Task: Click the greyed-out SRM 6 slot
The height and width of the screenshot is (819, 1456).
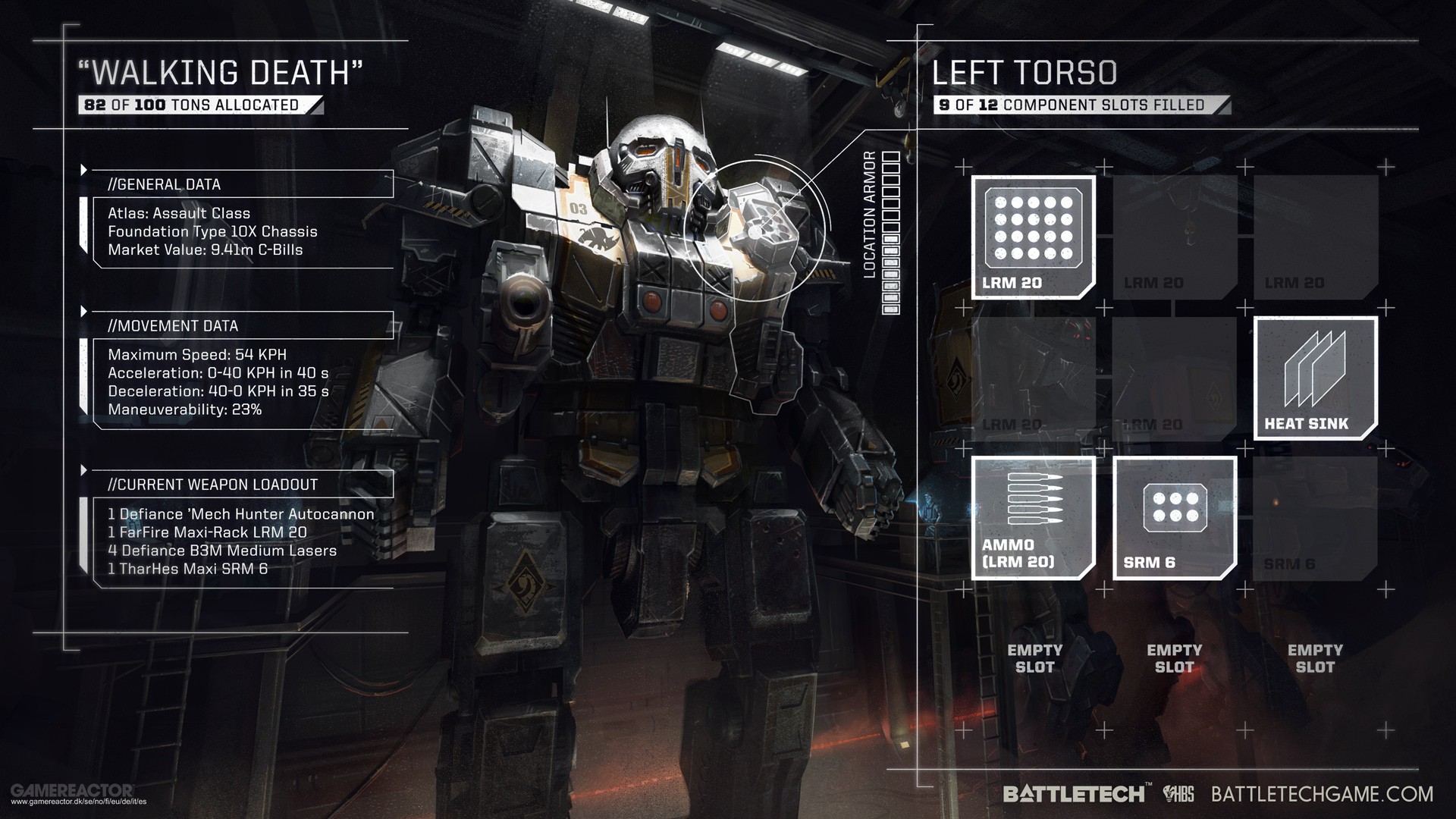Action: [1314, 519]
